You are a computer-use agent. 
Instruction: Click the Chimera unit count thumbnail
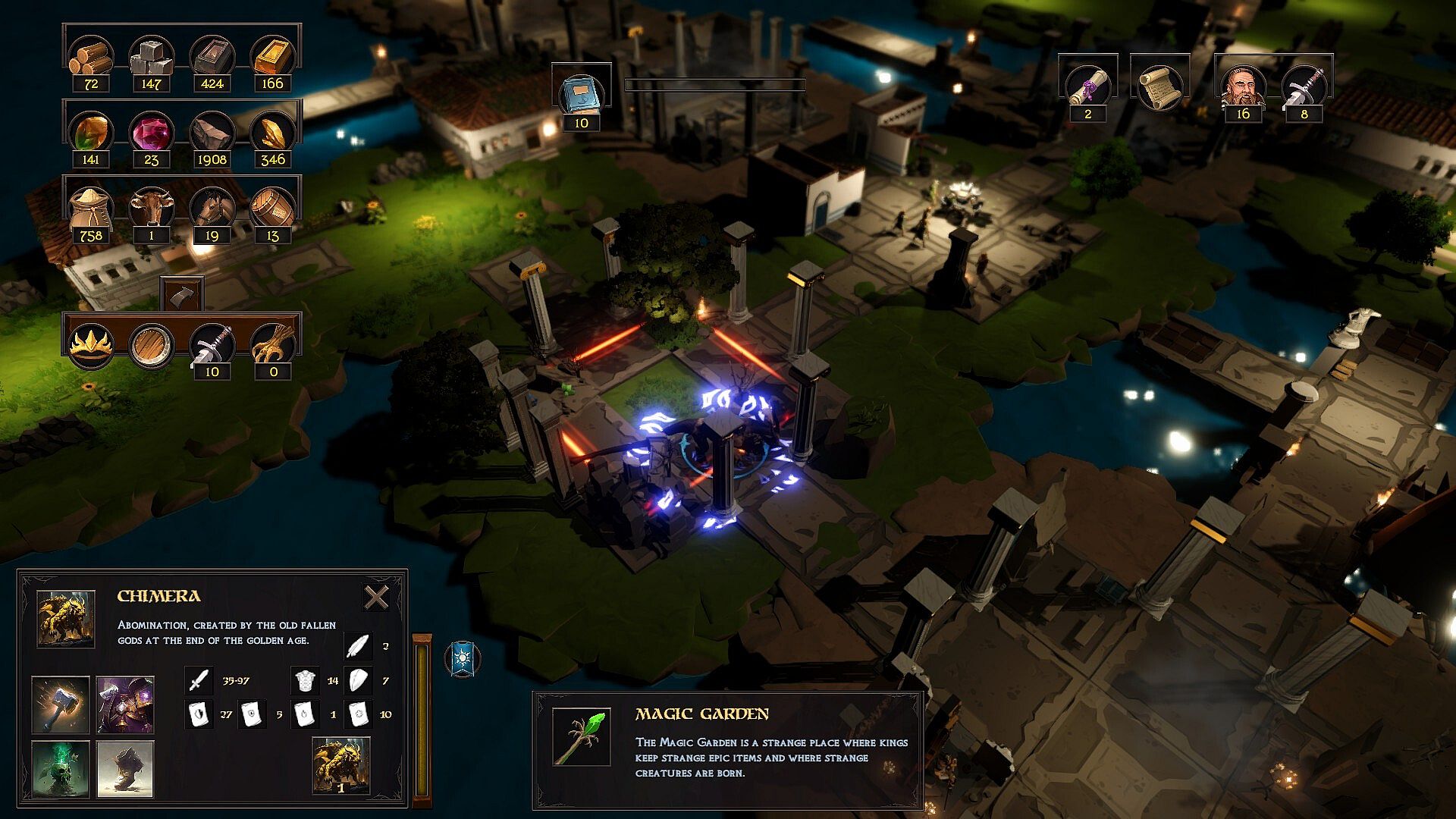341,766
